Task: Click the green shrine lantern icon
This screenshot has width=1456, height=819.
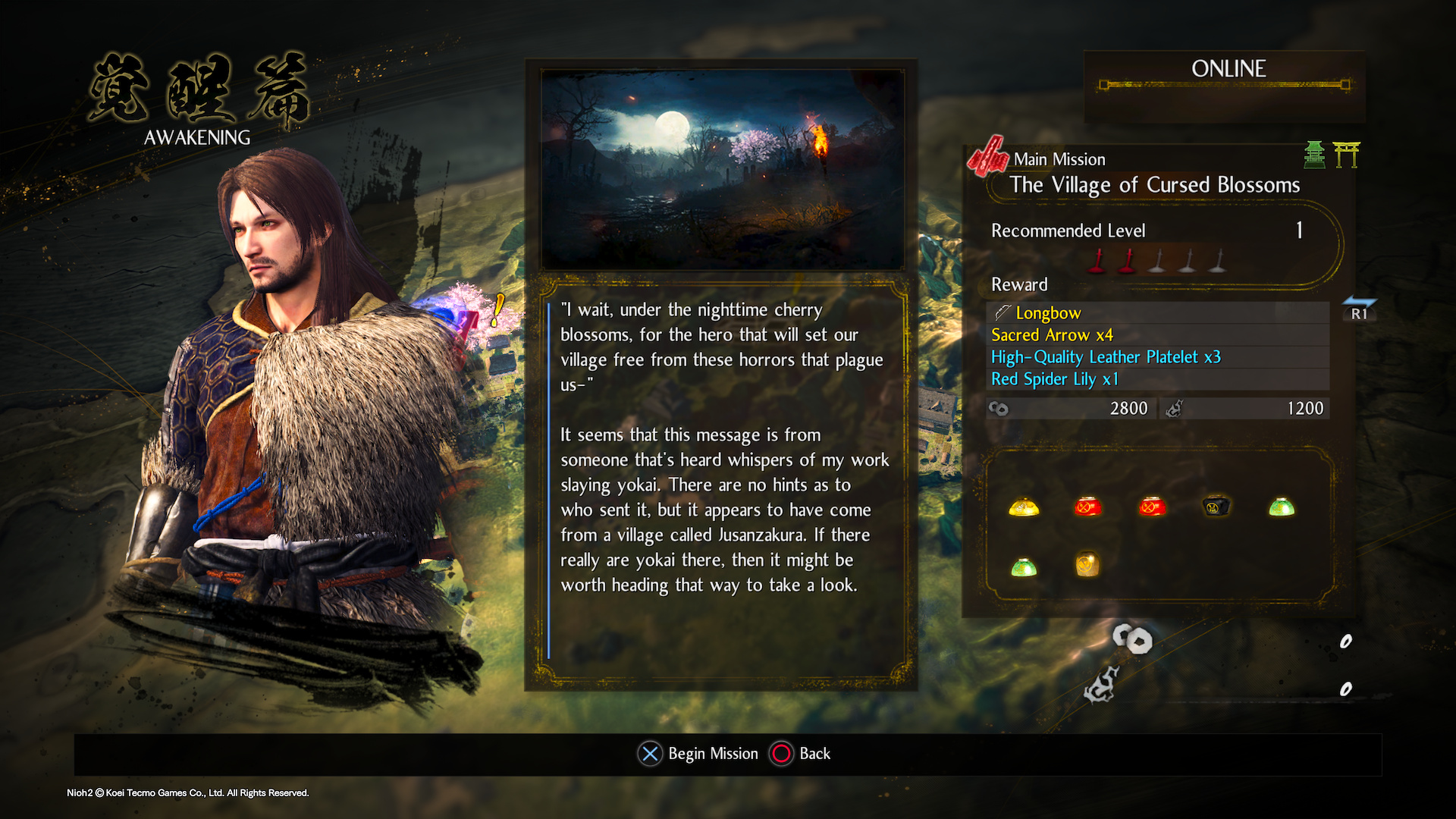Action: [1314, 155]
